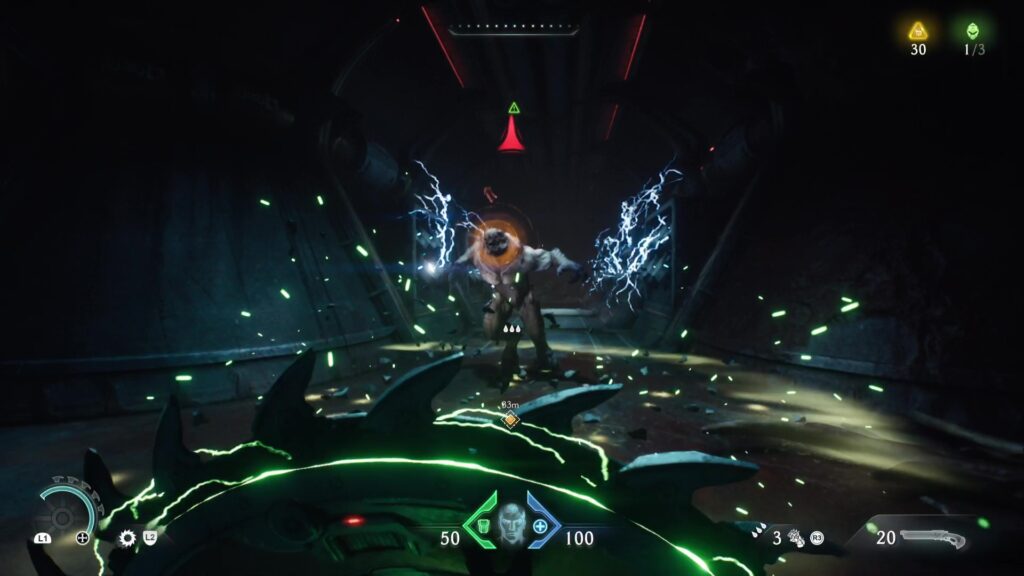
Task: Click the yellow triangle resource icon
Action: (x=917, y=31)
